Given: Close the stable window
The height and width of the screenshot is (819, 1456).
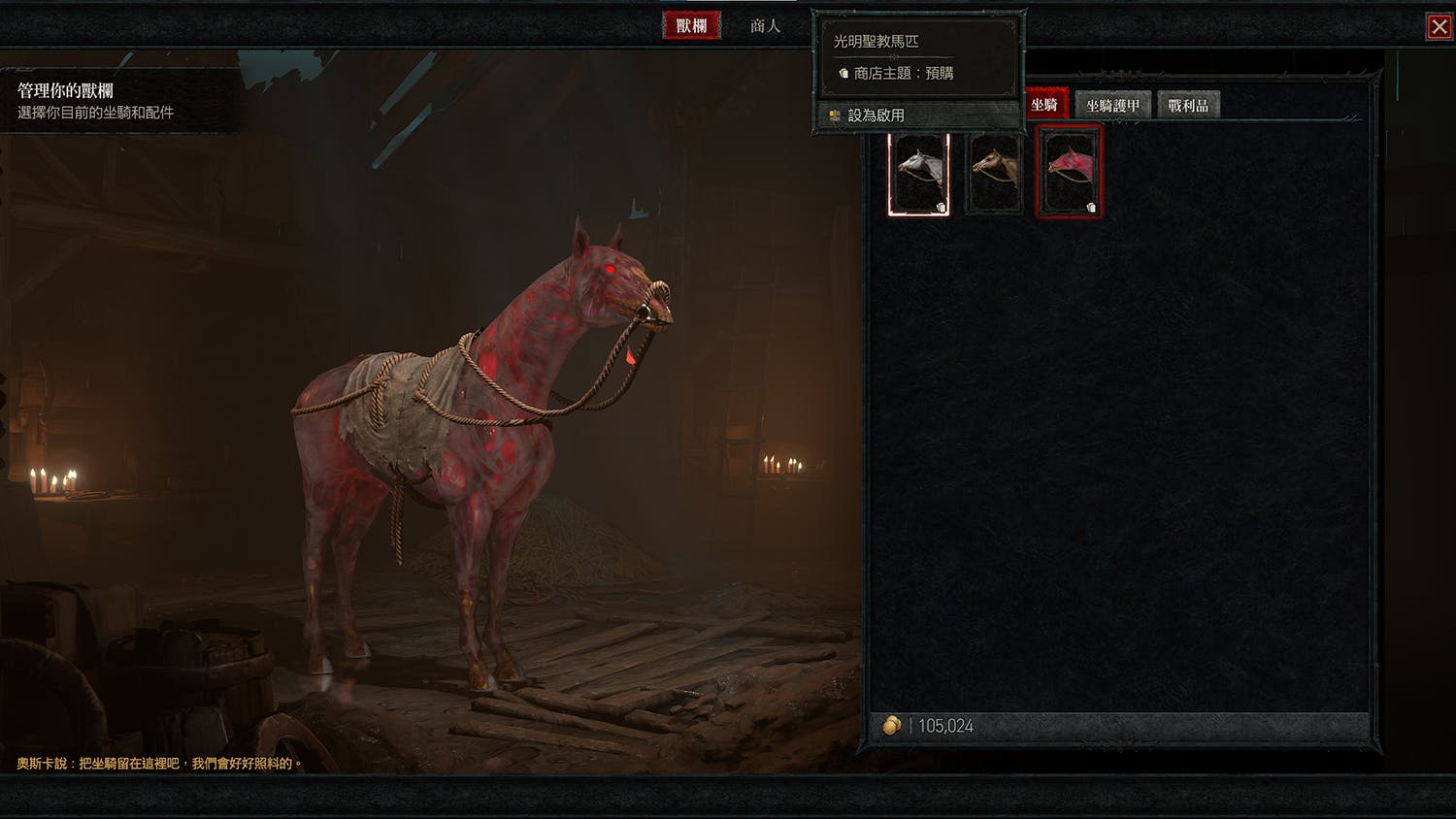Looking at the screenshot, I should 1439,26.
